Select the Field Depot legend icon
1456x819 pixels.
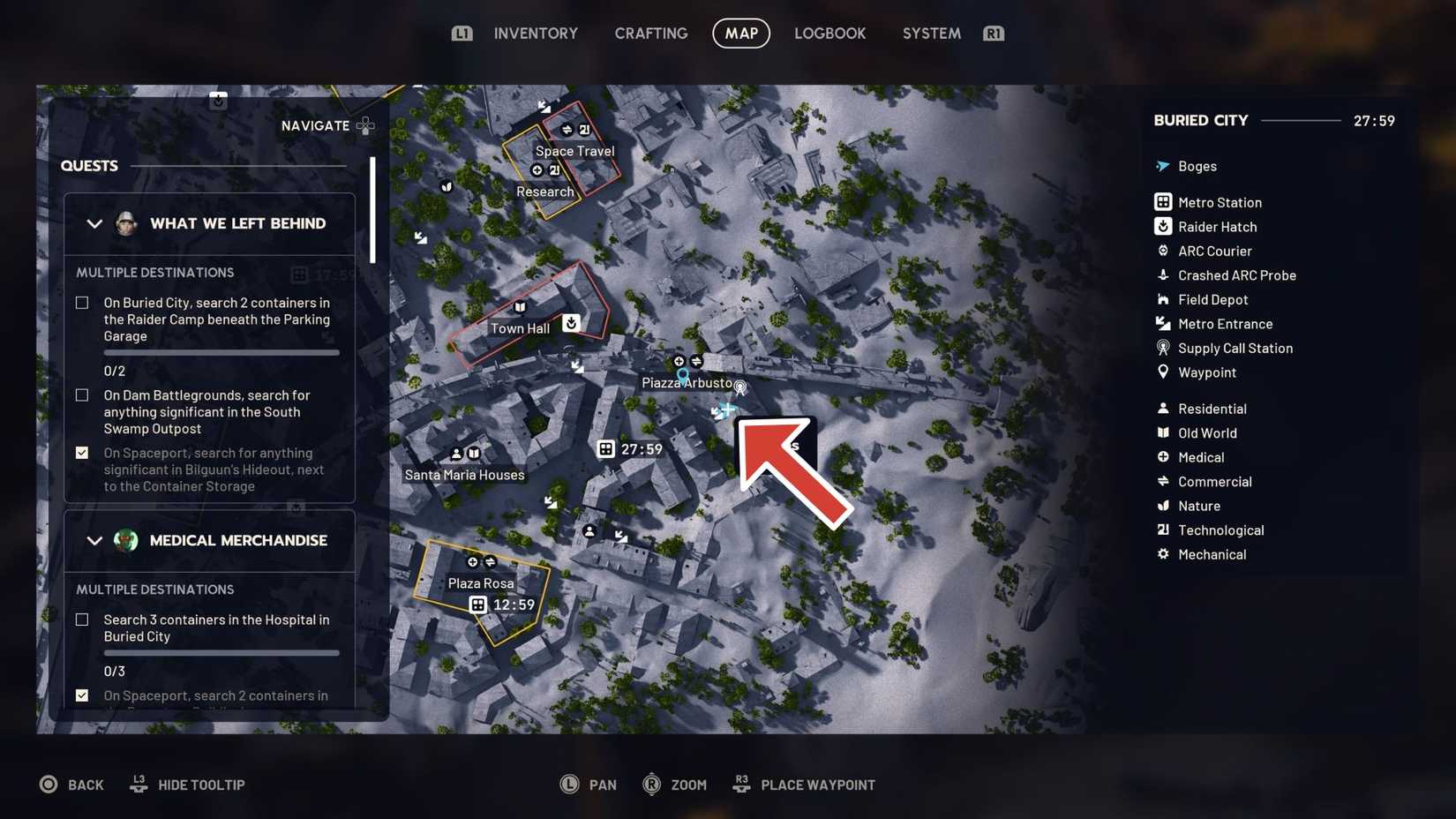1161,299
